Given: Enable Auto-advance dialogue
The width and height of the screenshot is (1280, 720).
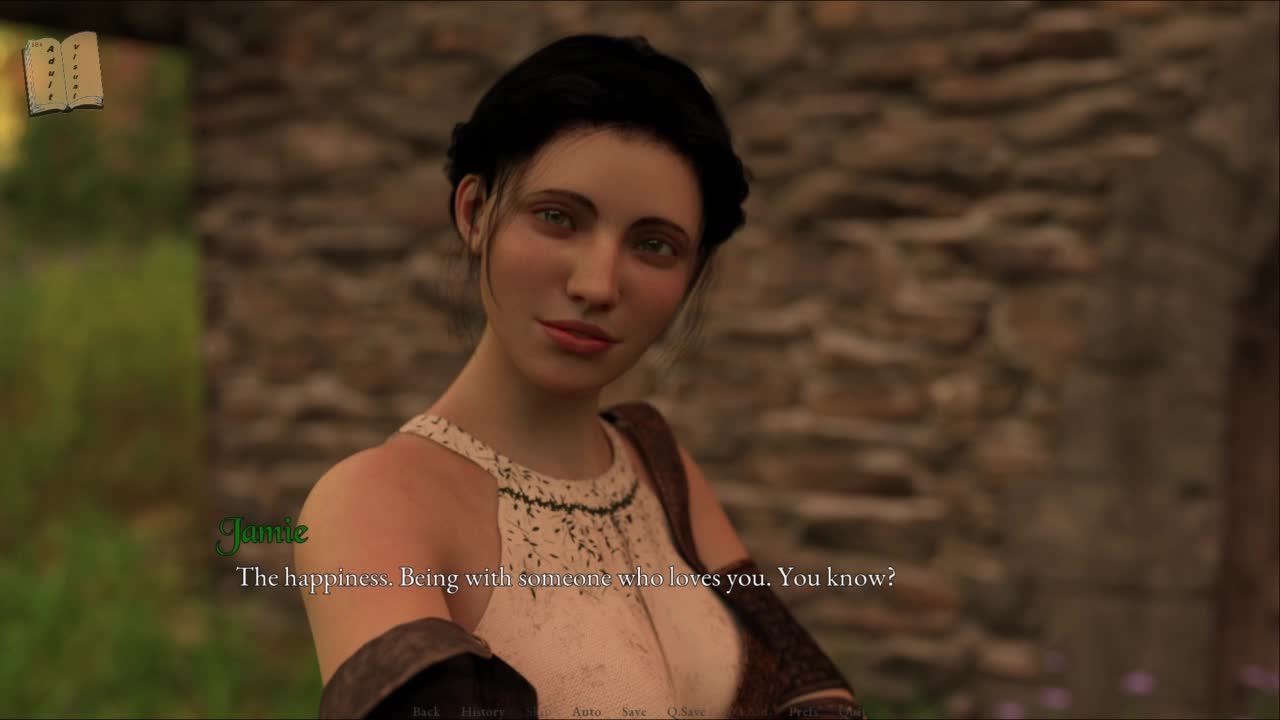Looking at the screenshot, I should pos(586,712).
